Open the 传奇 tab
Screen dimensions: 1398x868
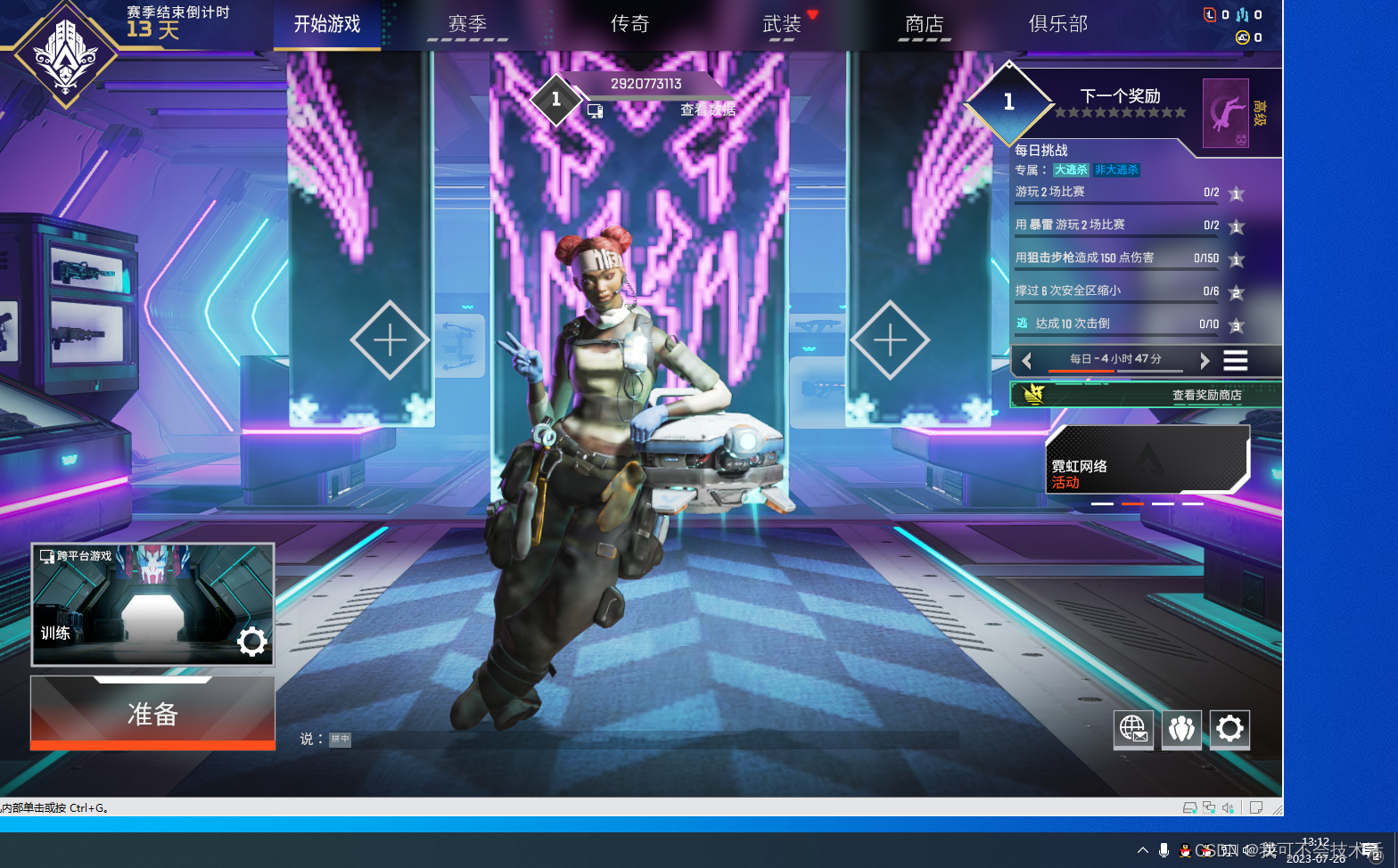point(629,24)
